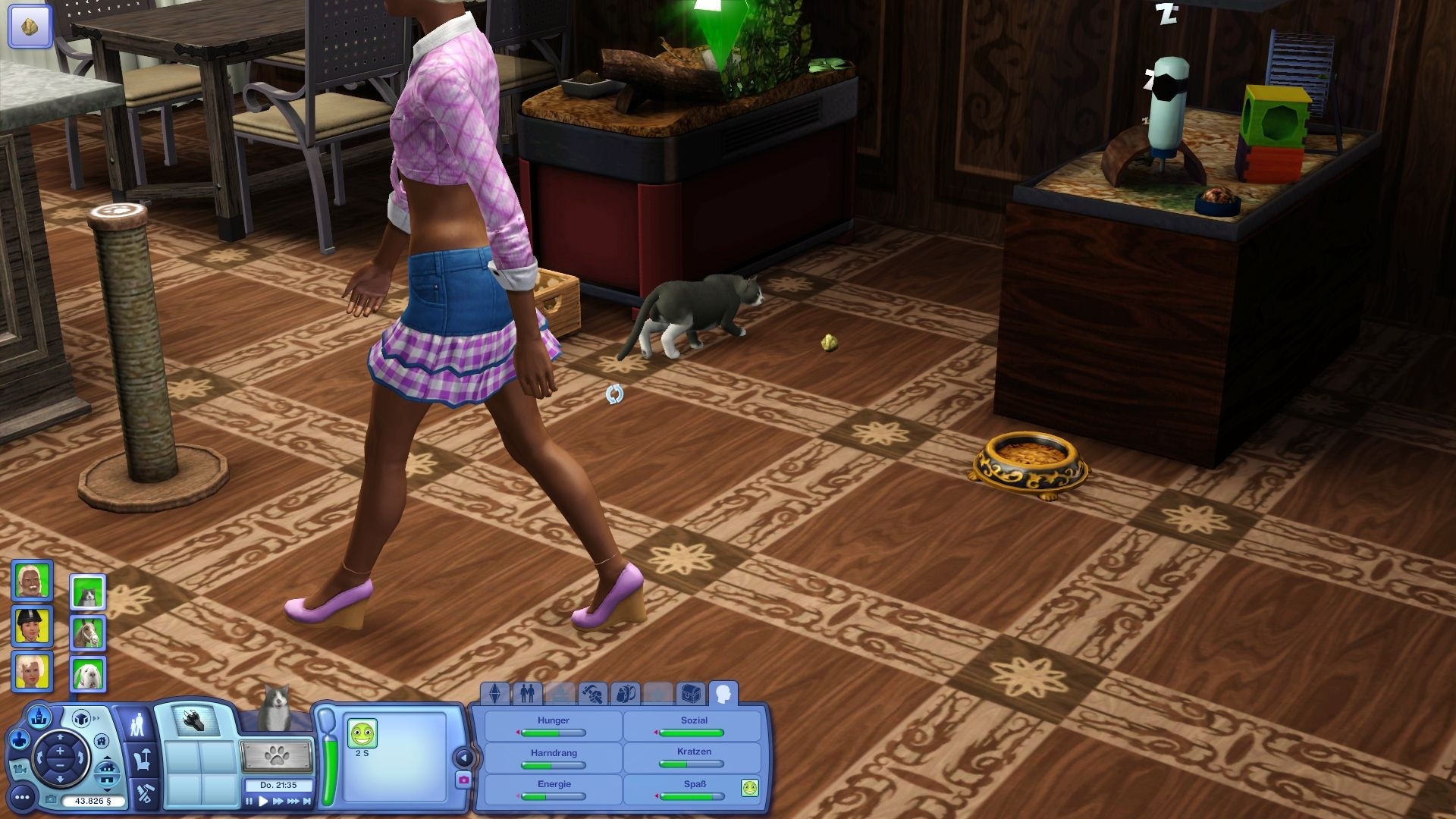Viewport: 1456px width, 819px height.
Task: Toggle wall visibility with the house icon
Action: tap(102, 742)
